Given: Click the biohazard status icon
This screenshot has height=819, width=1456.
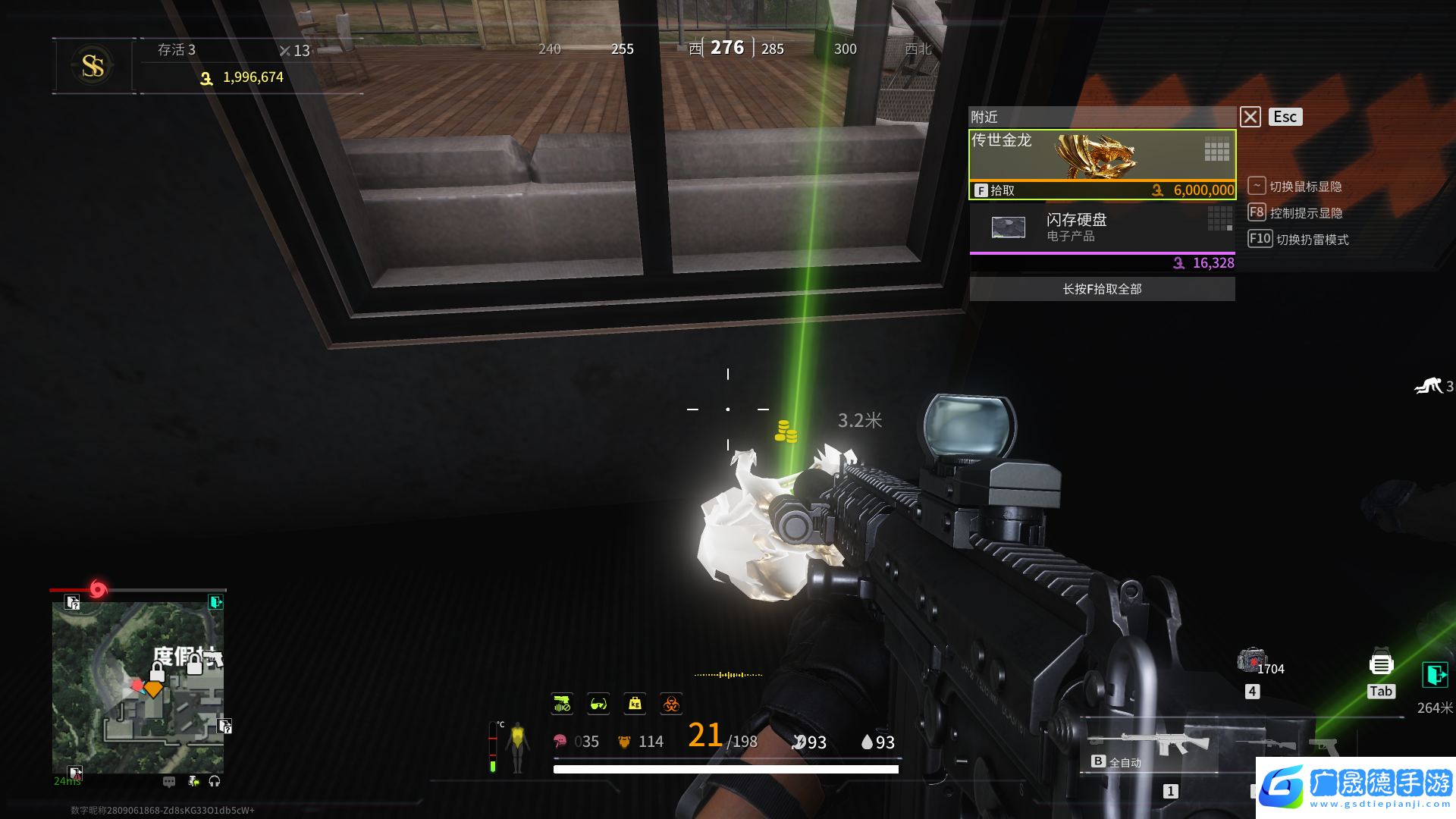Looking at the screenshot, I should coord(671,704).
